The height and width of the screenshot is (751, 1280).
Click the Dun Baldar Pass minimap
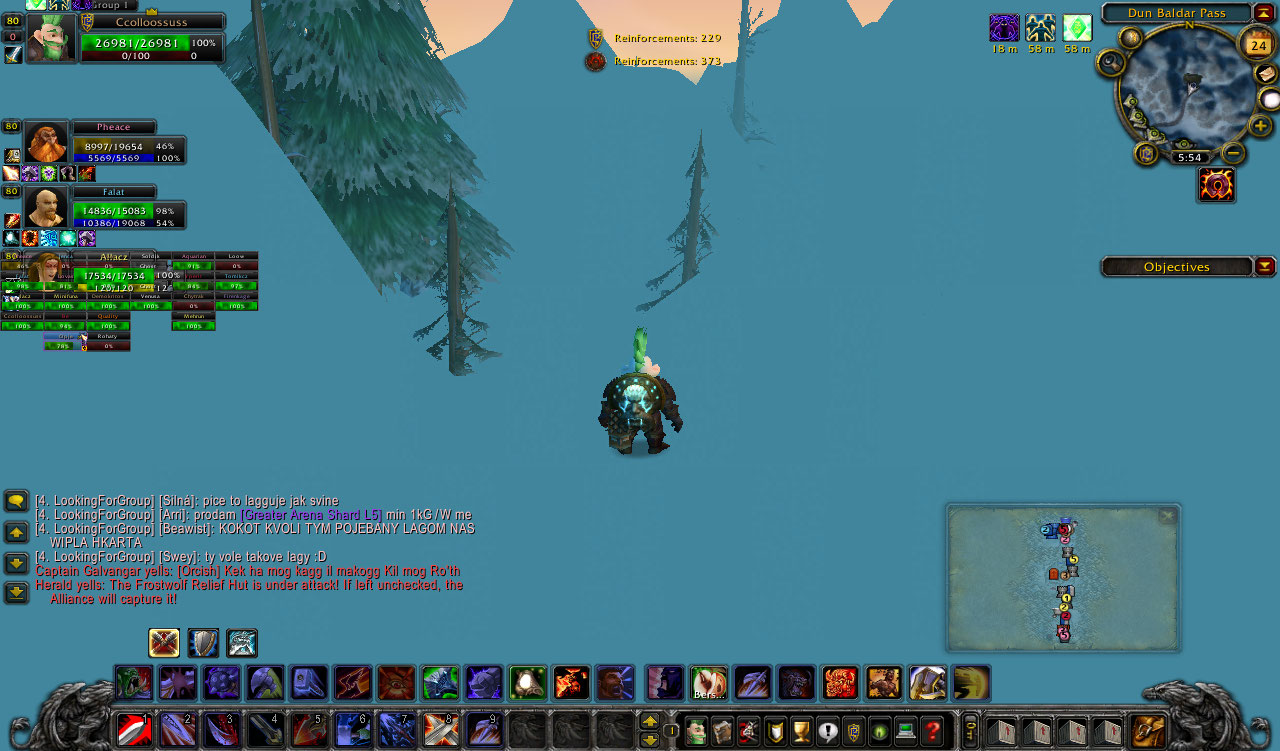click(1183, 92)
